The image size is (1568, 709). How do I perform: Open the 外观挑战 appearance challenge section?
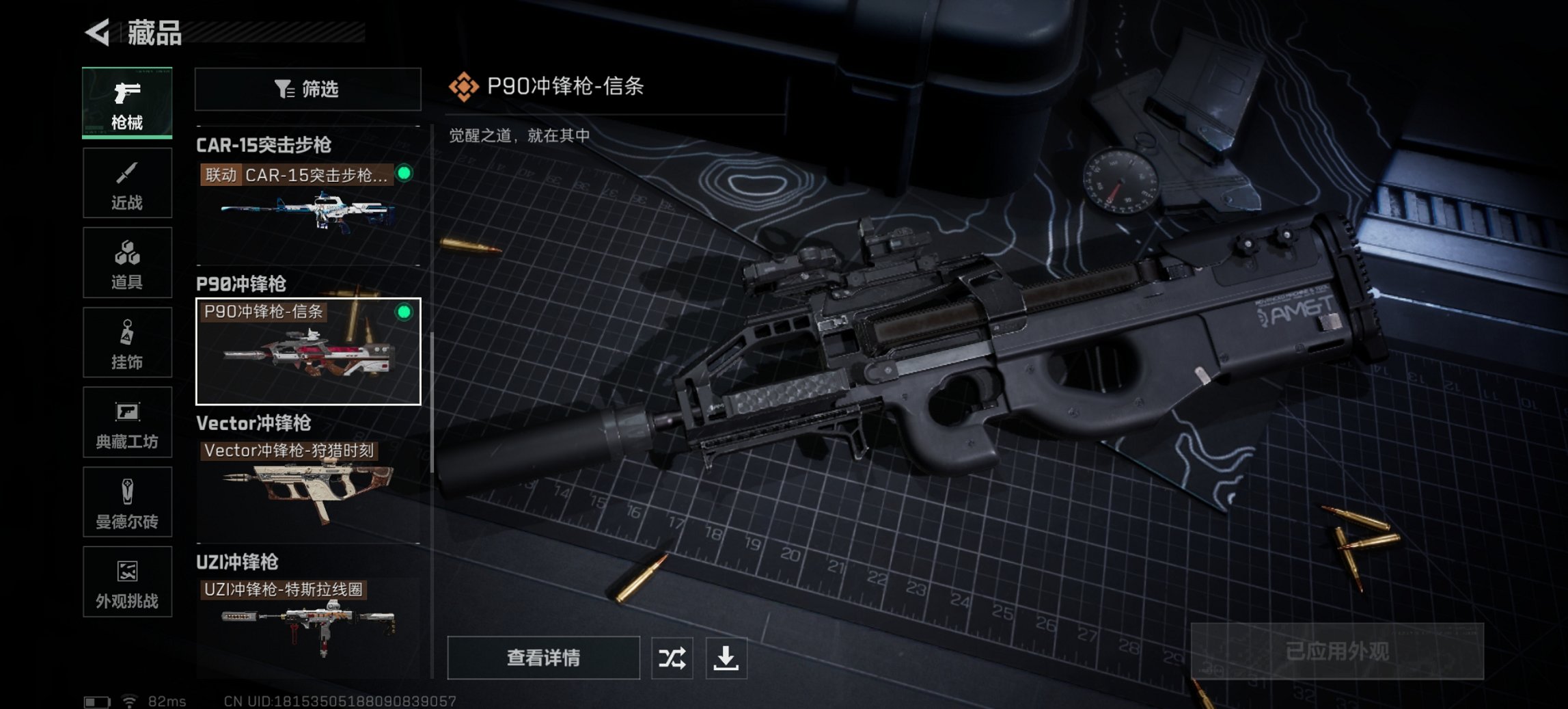[127, 583]
